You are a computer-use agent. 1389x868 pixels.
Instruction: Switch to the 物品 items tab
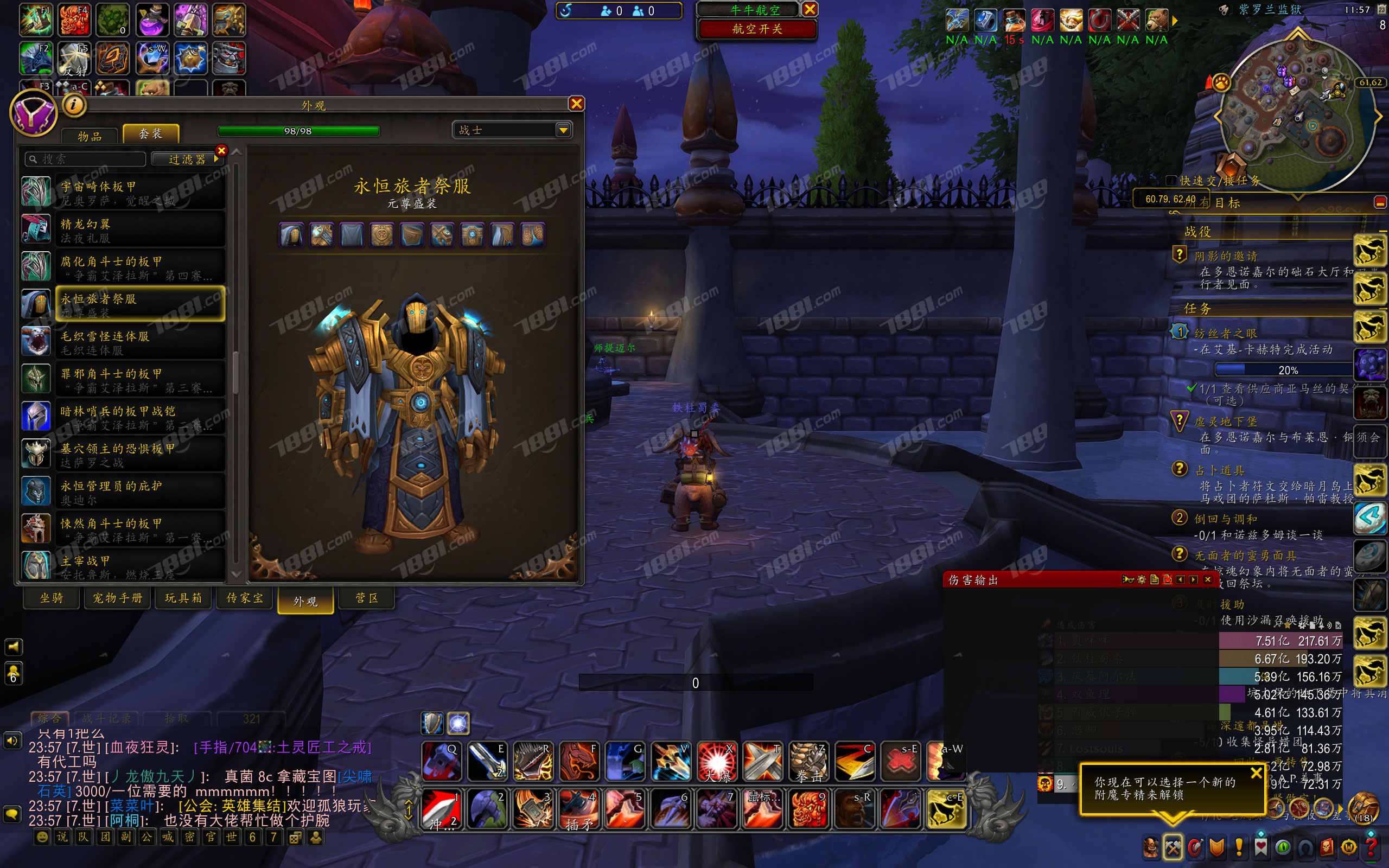tap(90, 136)
